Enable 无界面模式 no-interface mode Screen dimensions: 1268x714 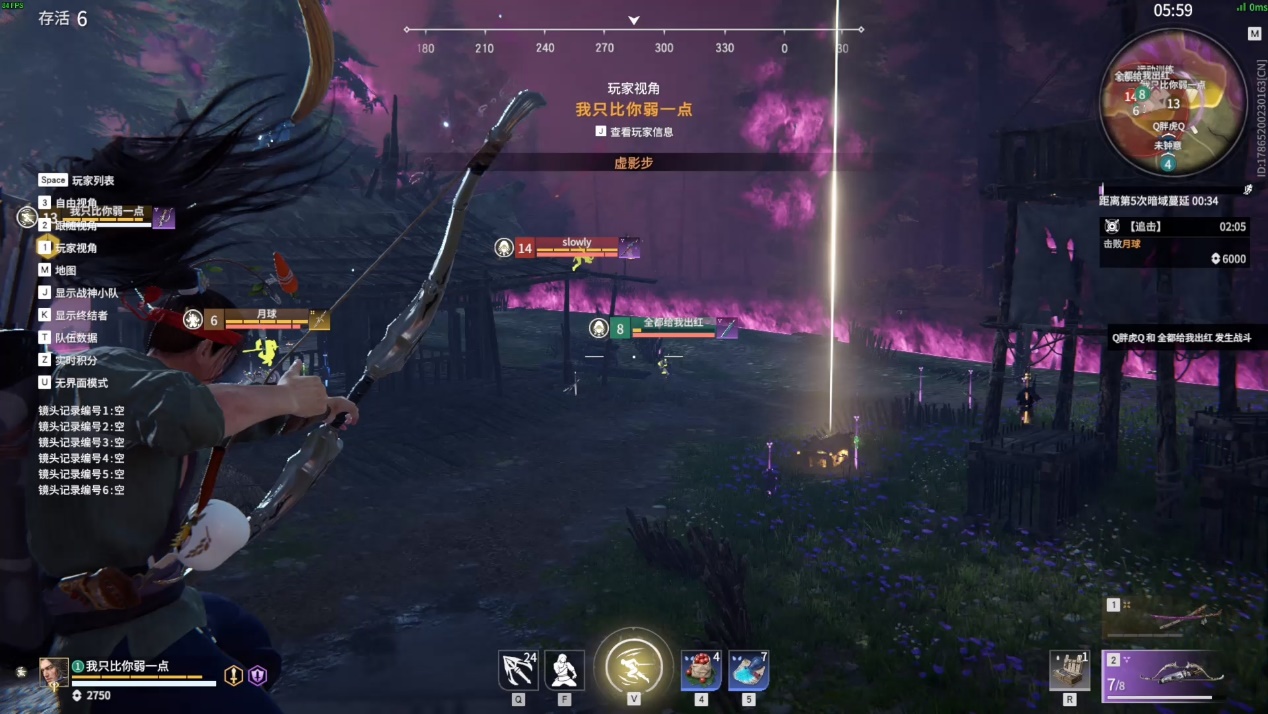81,383
